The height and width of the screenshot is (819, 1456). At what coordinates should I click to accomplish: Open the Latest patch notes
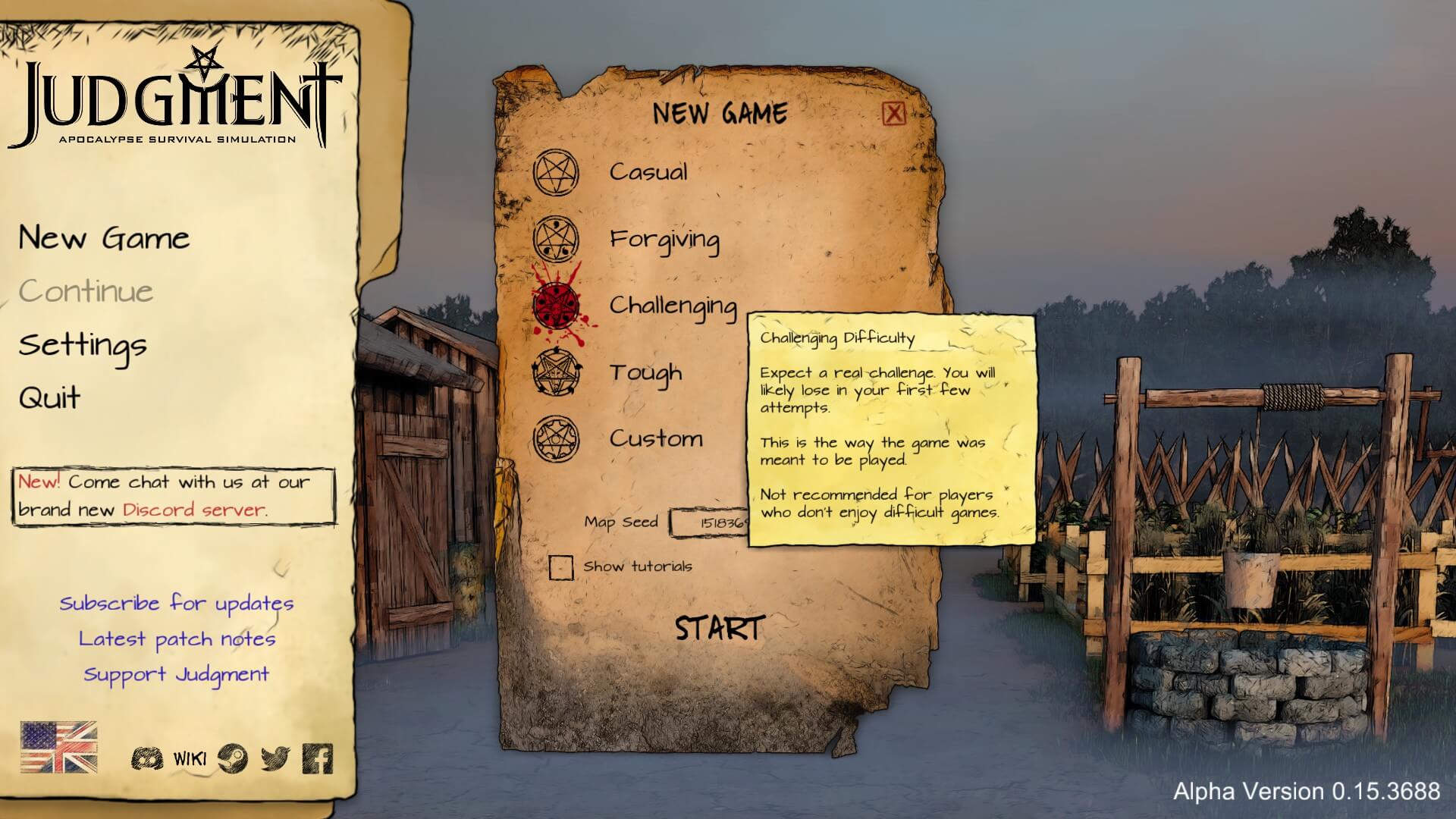[x=177, y=639]
